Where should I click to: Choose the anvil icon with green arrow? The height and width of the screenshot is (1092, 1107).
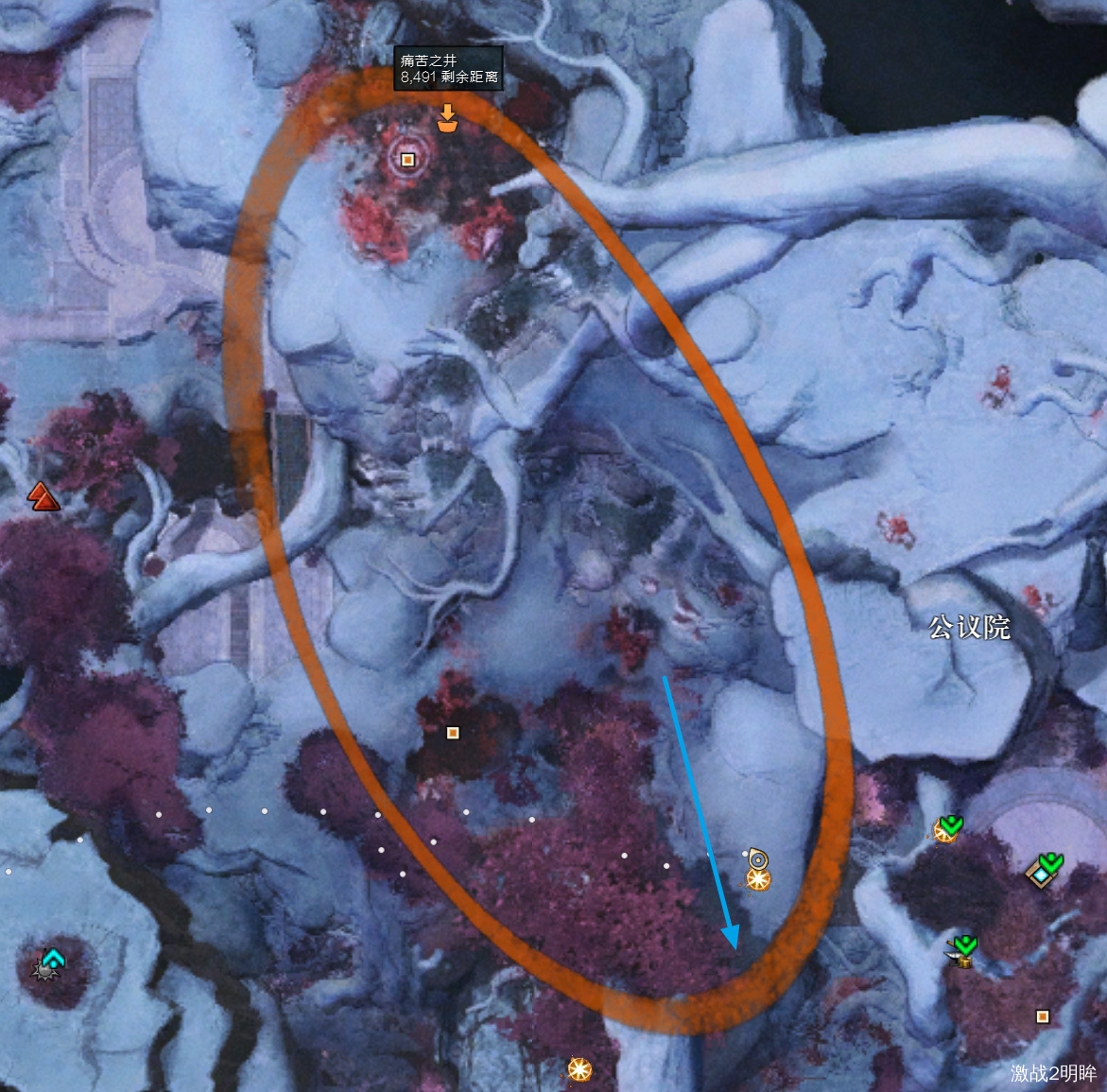coord(962,950)
